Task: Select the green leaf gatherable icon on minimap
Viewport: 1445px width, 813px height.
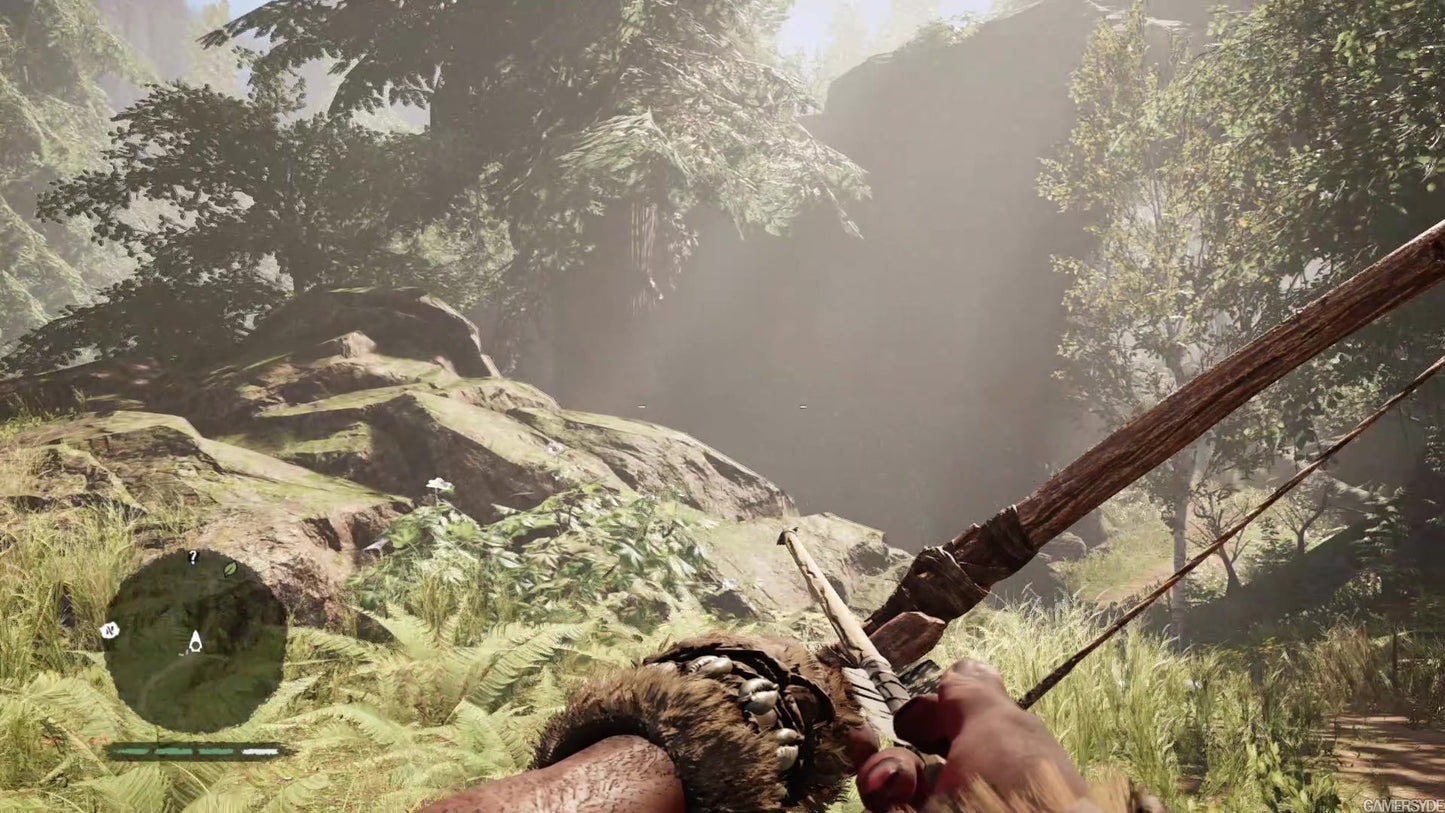Action: coord(229,570)
